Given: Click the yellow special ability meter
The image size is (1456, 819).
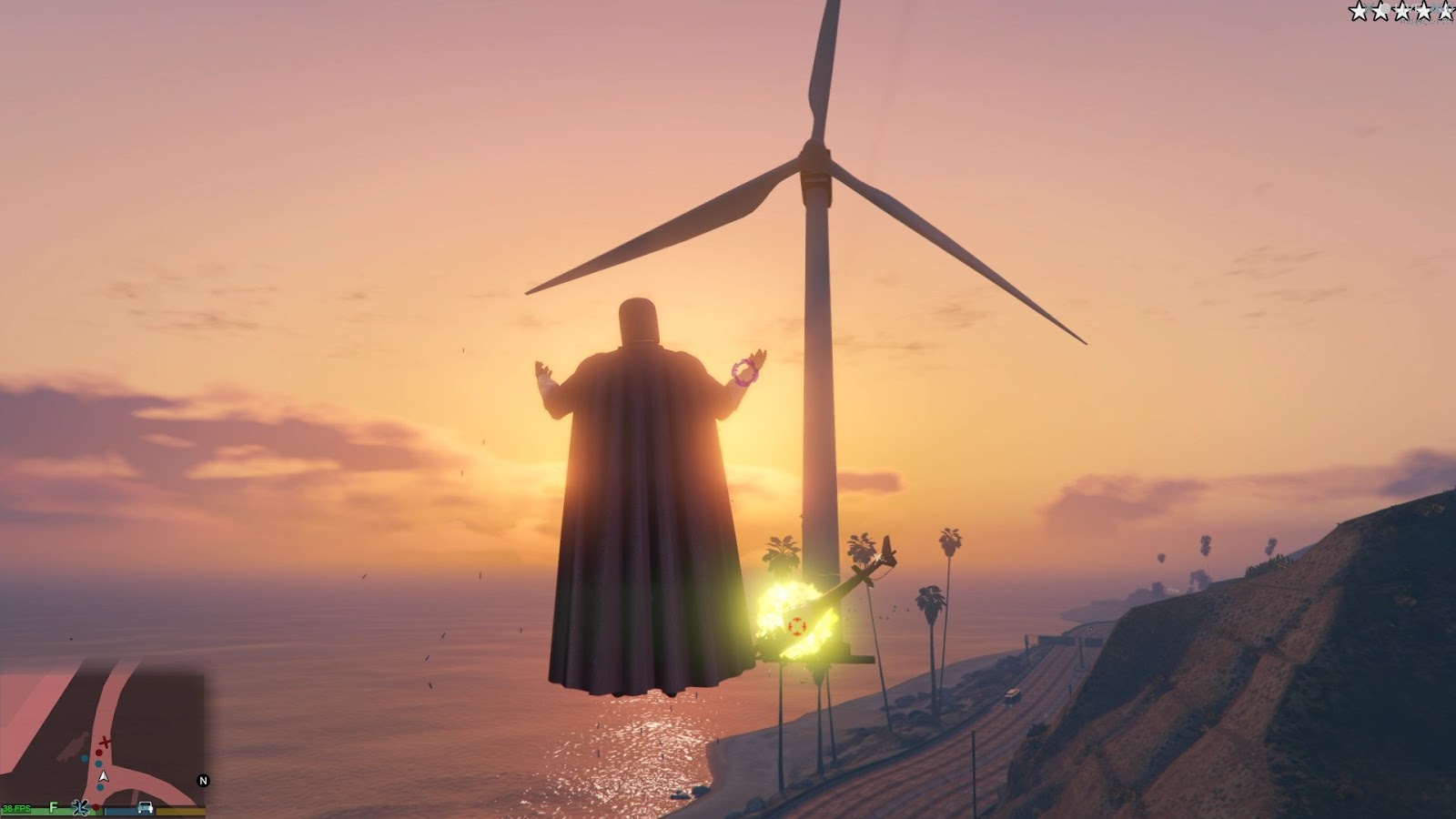Looking at the screenshot, I should click(178, 811).
